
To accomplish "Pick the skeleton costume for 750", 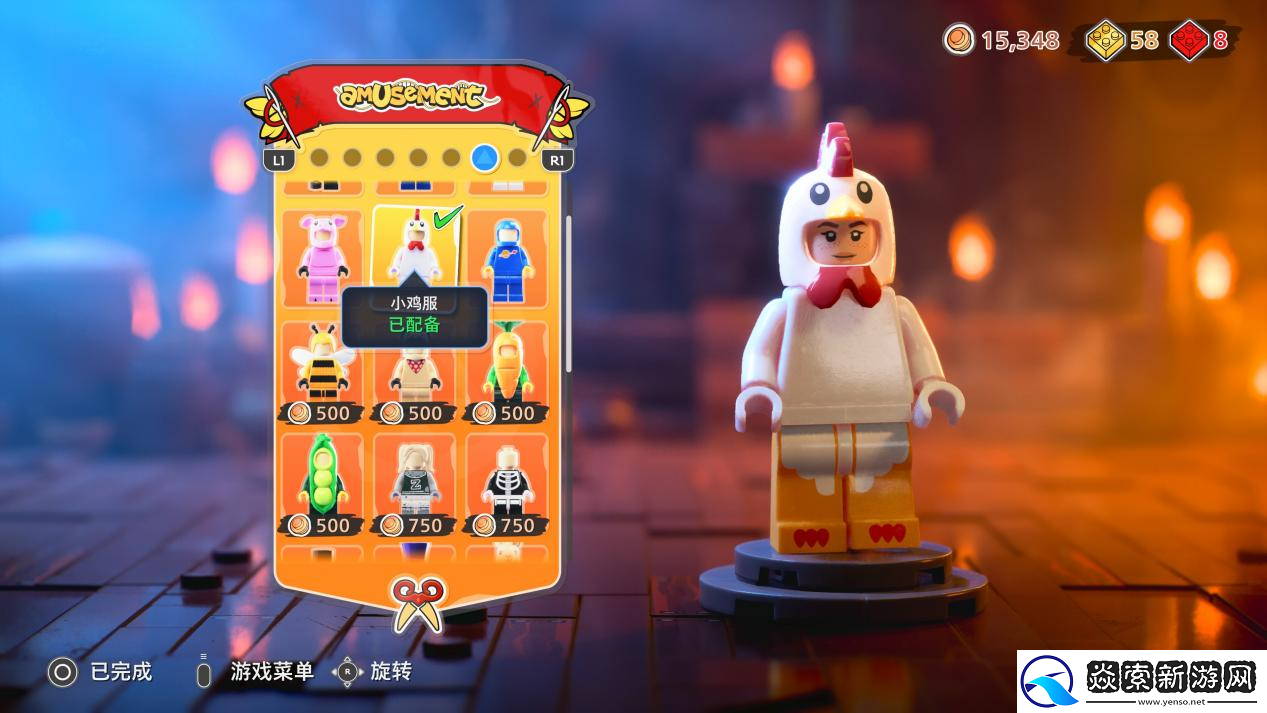I will [x=508, y=484].
